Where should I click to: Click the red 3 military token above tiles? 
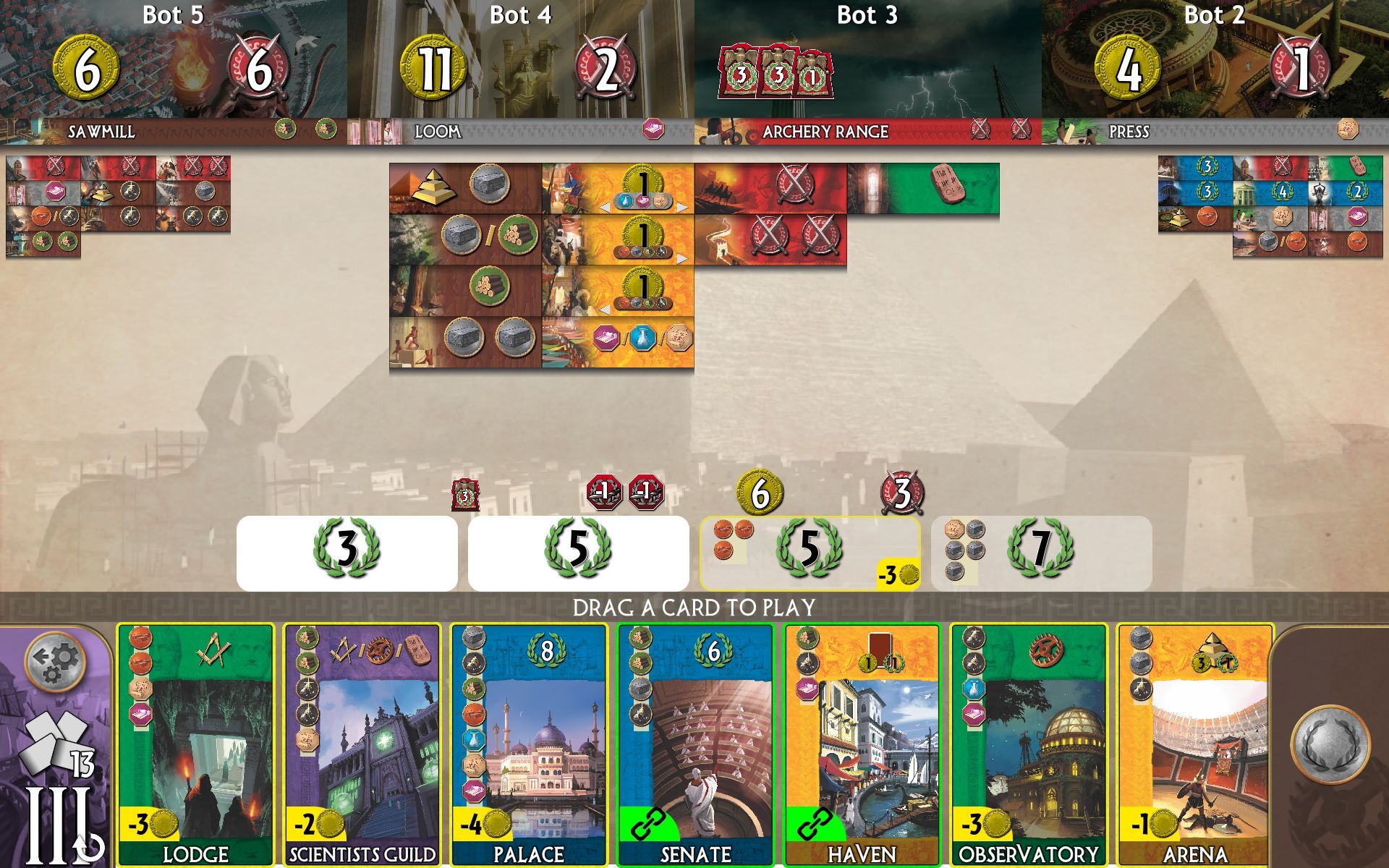465,495
